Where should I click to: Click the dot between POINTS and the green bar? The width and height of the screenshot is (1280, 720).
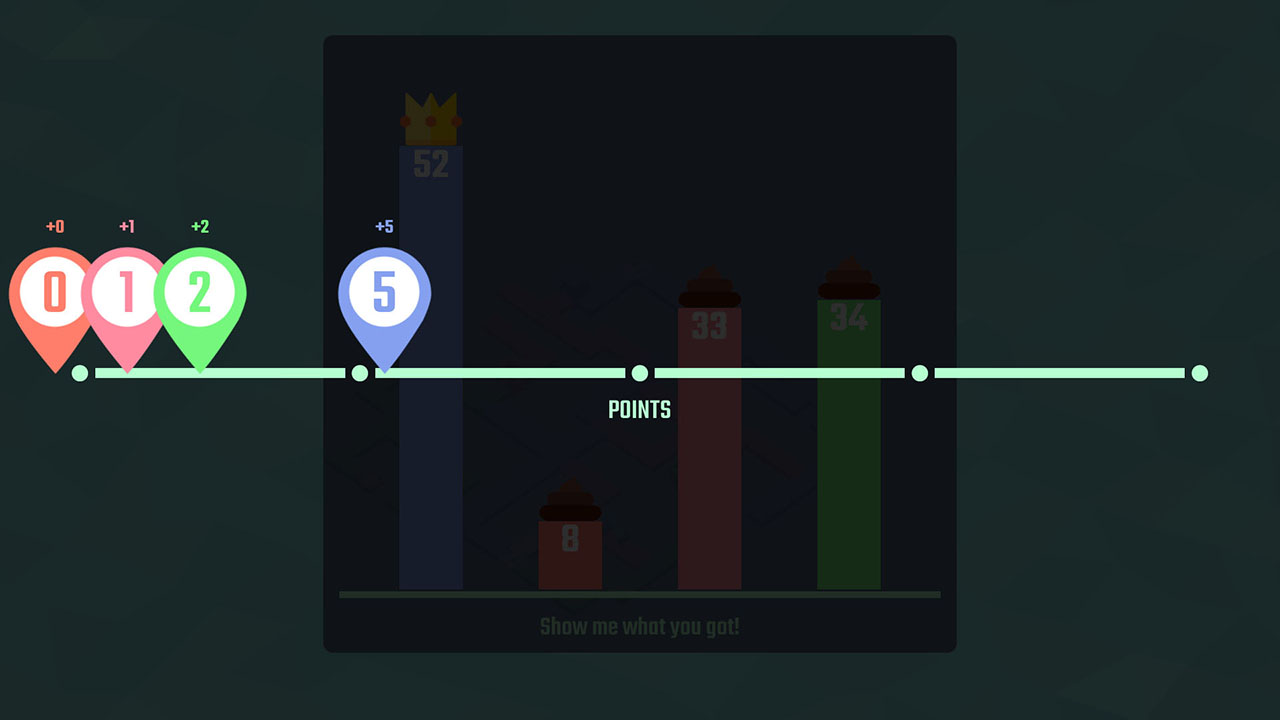(x=919, y=372)
